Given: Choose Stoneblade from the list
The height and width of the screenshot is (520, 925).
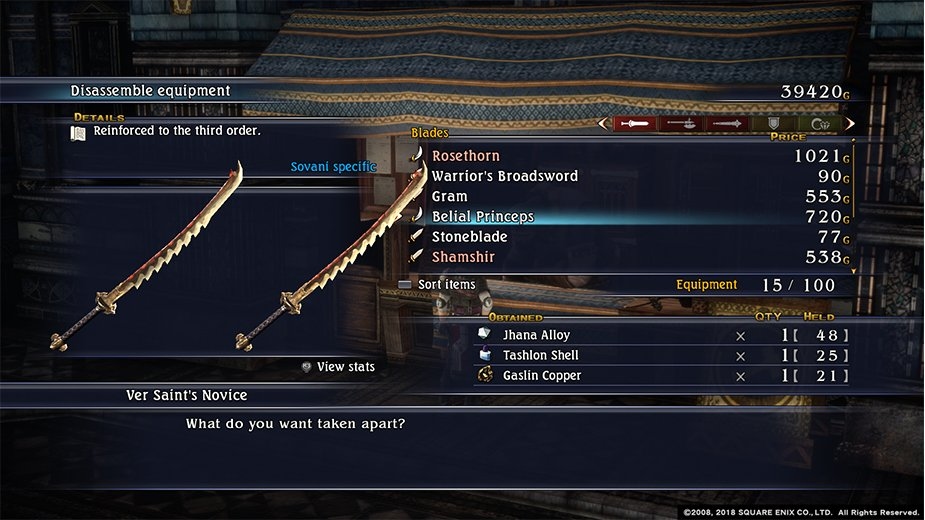Looking at the screenshot, I should [x=469, y=237].
